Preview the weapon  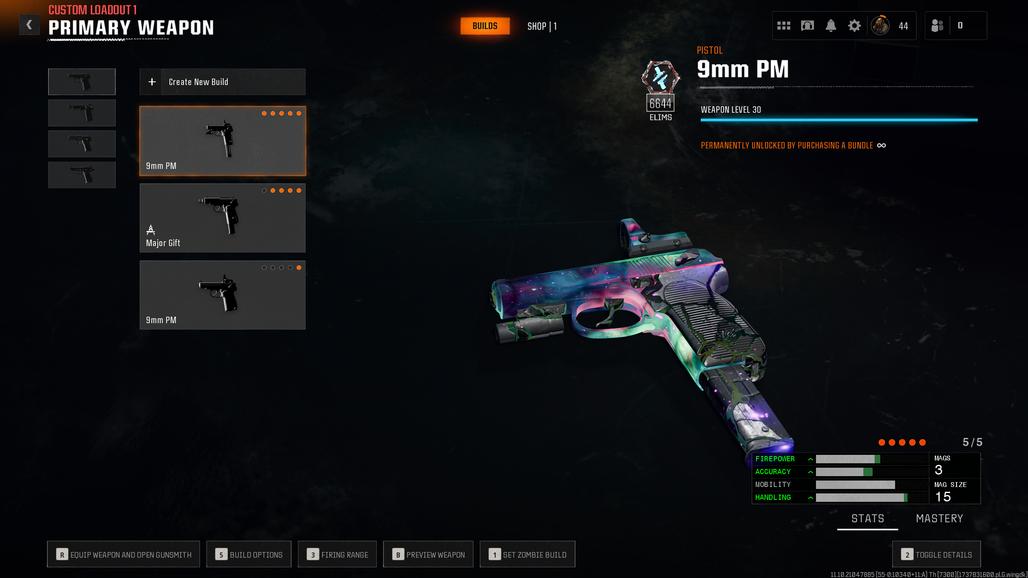click(428, 554)
